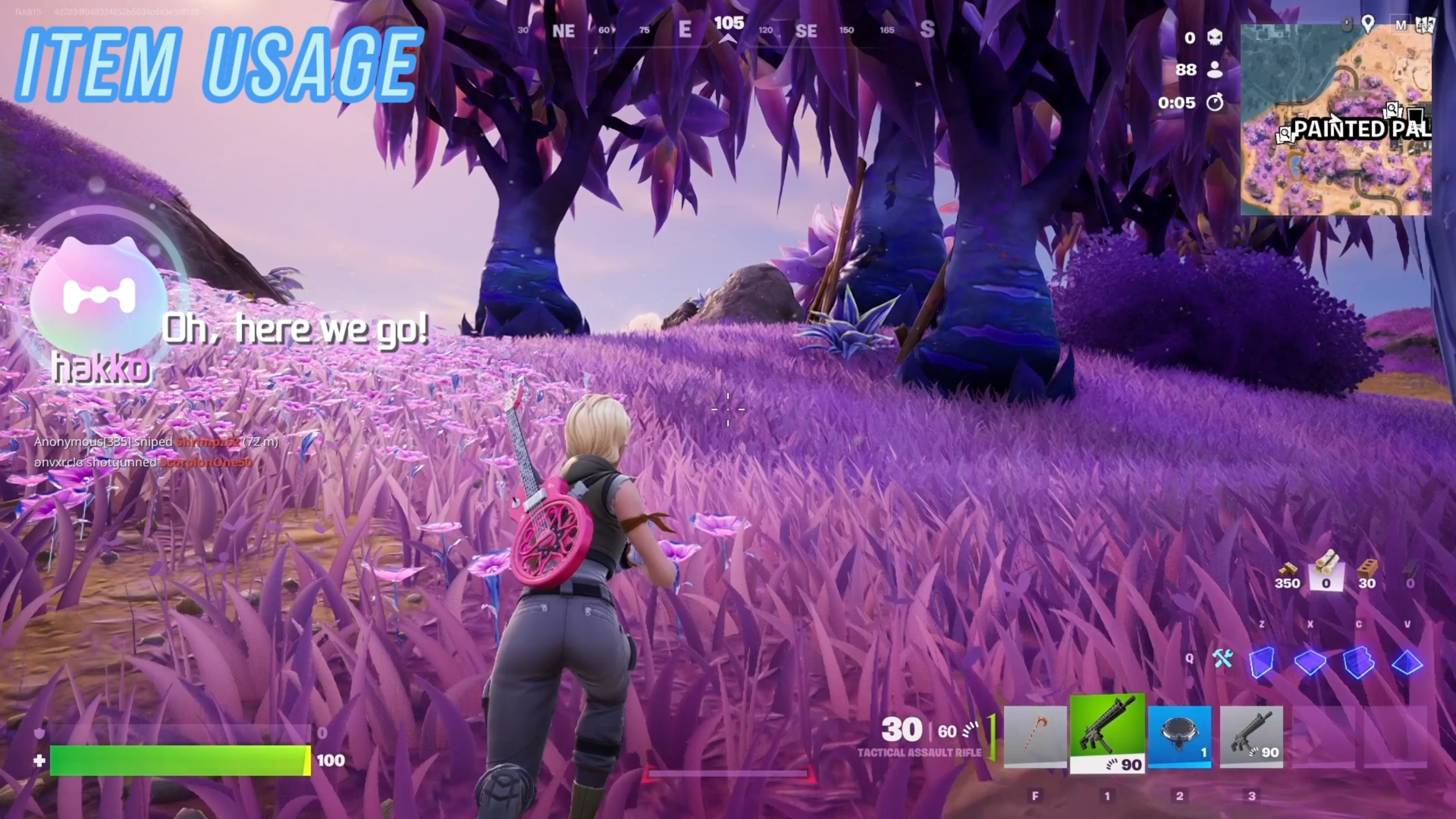Select the wood logs material
1456x819 pixels.
tap(1326, 569)
